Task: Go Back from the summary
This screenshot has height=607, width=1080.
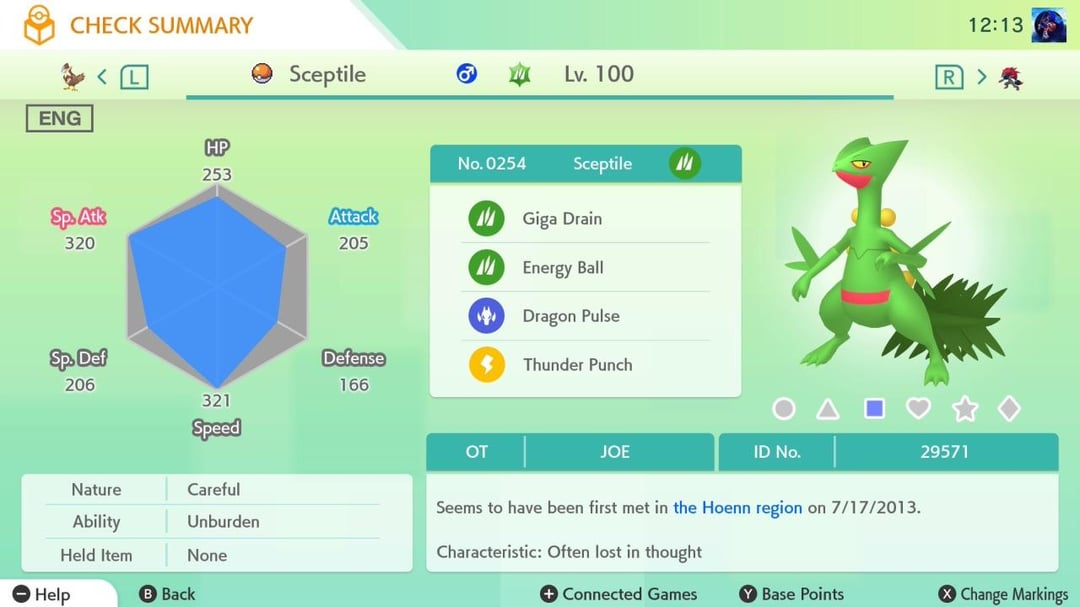Action: [168, 594]
